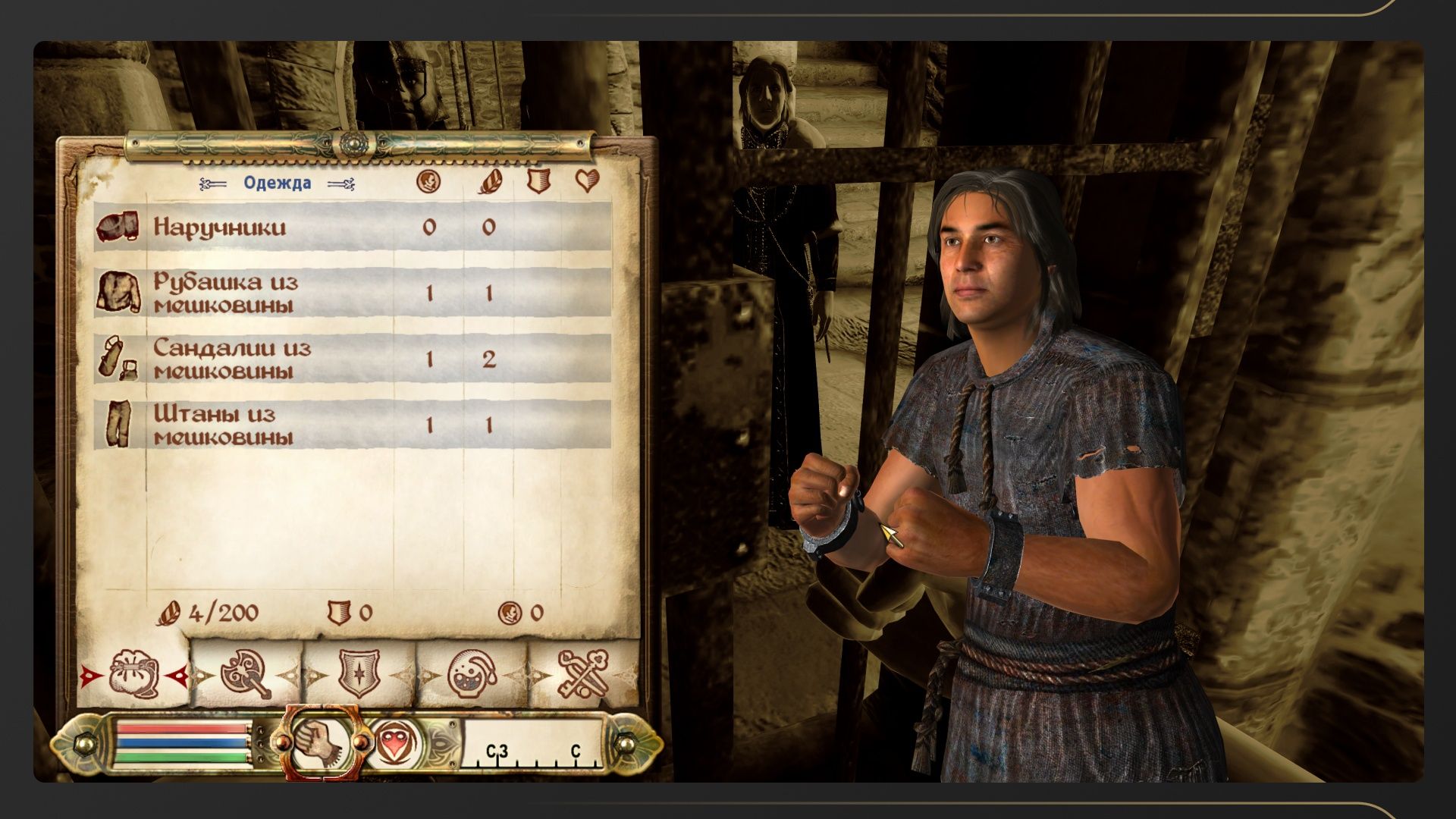Equip the Рубашка из мешковины shirt
This screenshot has width=1456, height=819.
pos(353,293)
